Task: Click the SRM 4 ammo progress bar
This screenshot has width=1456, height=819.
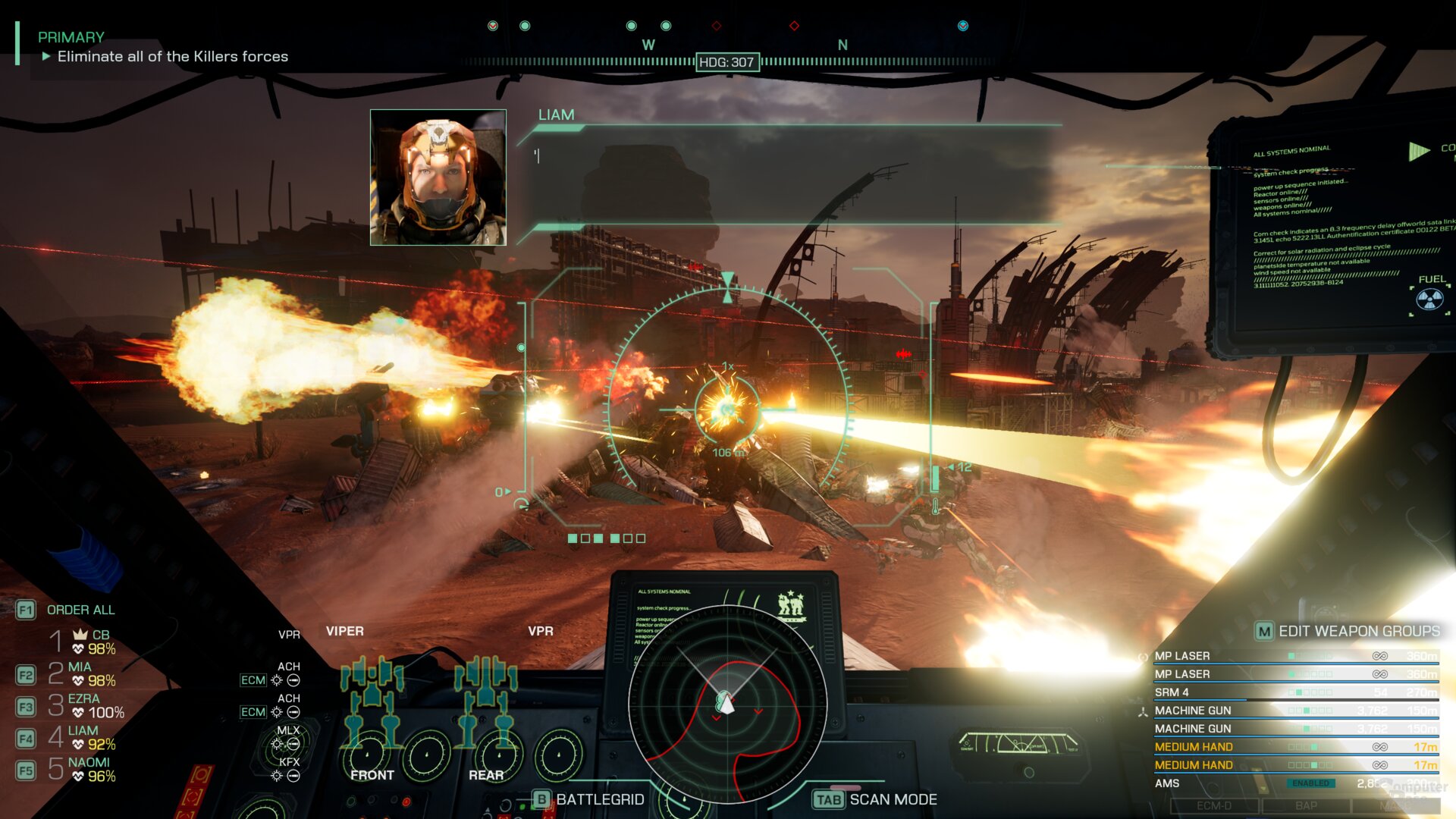Action: [1200, 700]
